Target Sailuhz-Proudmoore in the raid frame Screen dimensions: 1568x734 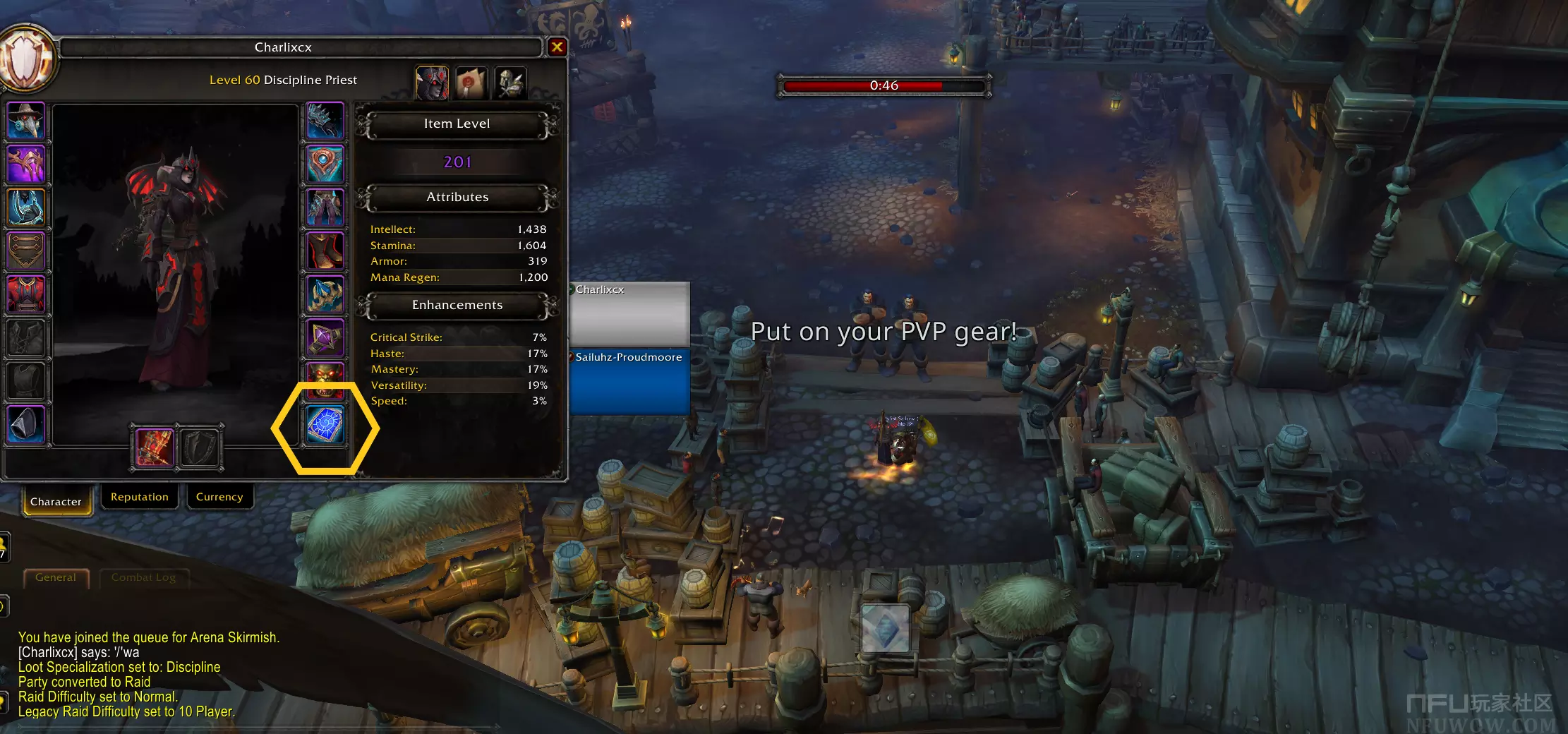tap(629, 381)
